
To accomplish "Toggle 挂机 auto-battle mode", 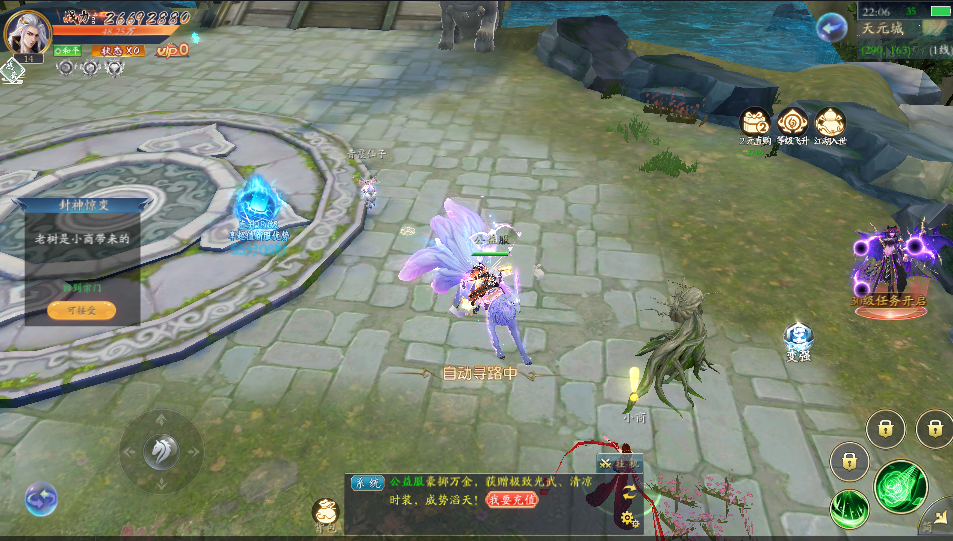I will pyautogui.click(x=620, y=464).
